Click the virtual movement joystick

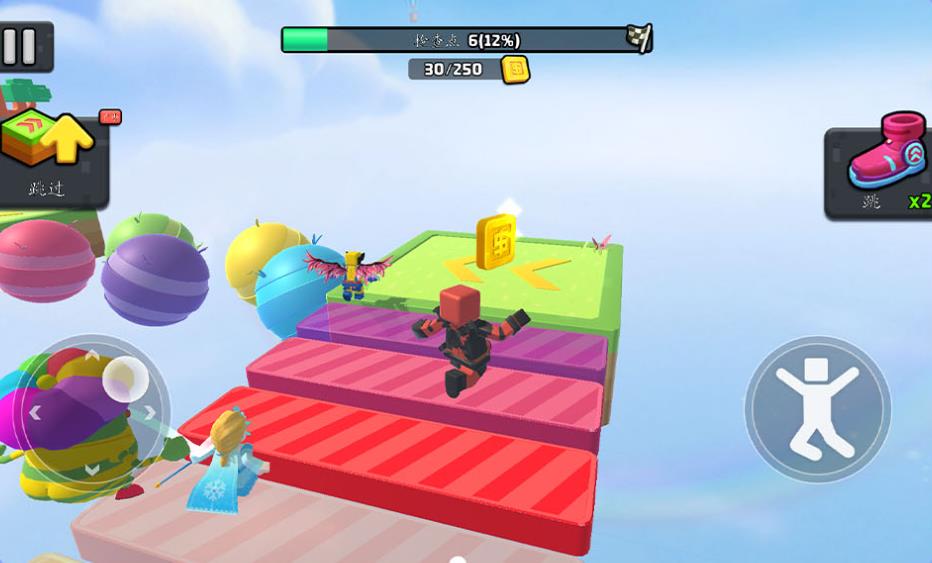(92, 410)
